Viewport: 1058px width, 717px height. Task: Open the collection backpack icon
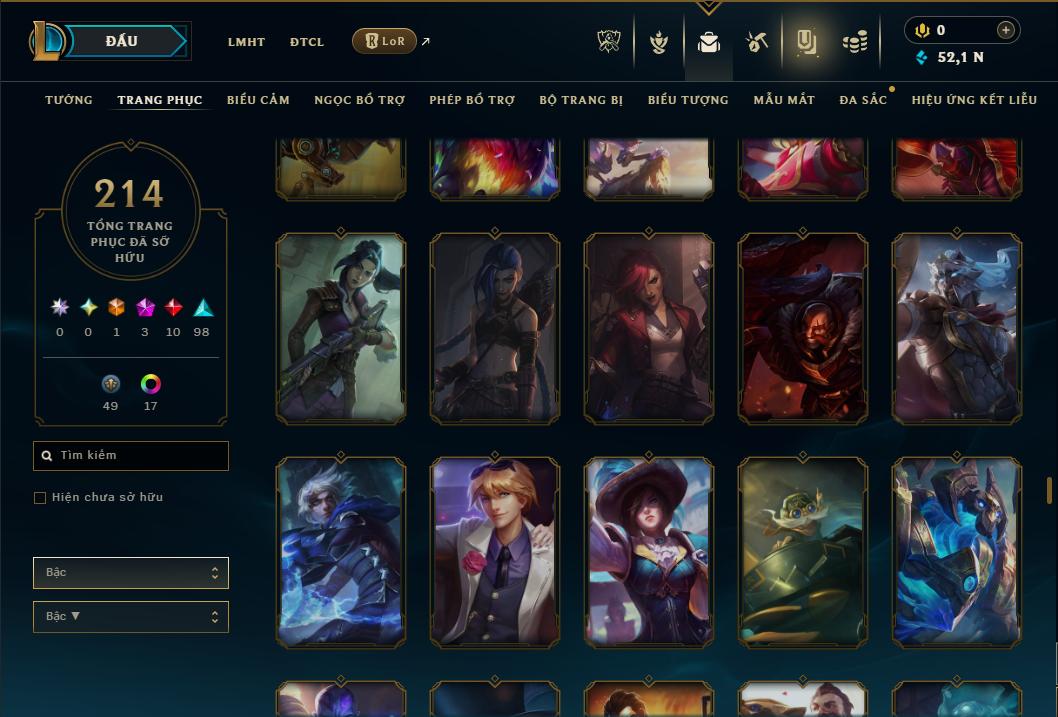[709, 42]
